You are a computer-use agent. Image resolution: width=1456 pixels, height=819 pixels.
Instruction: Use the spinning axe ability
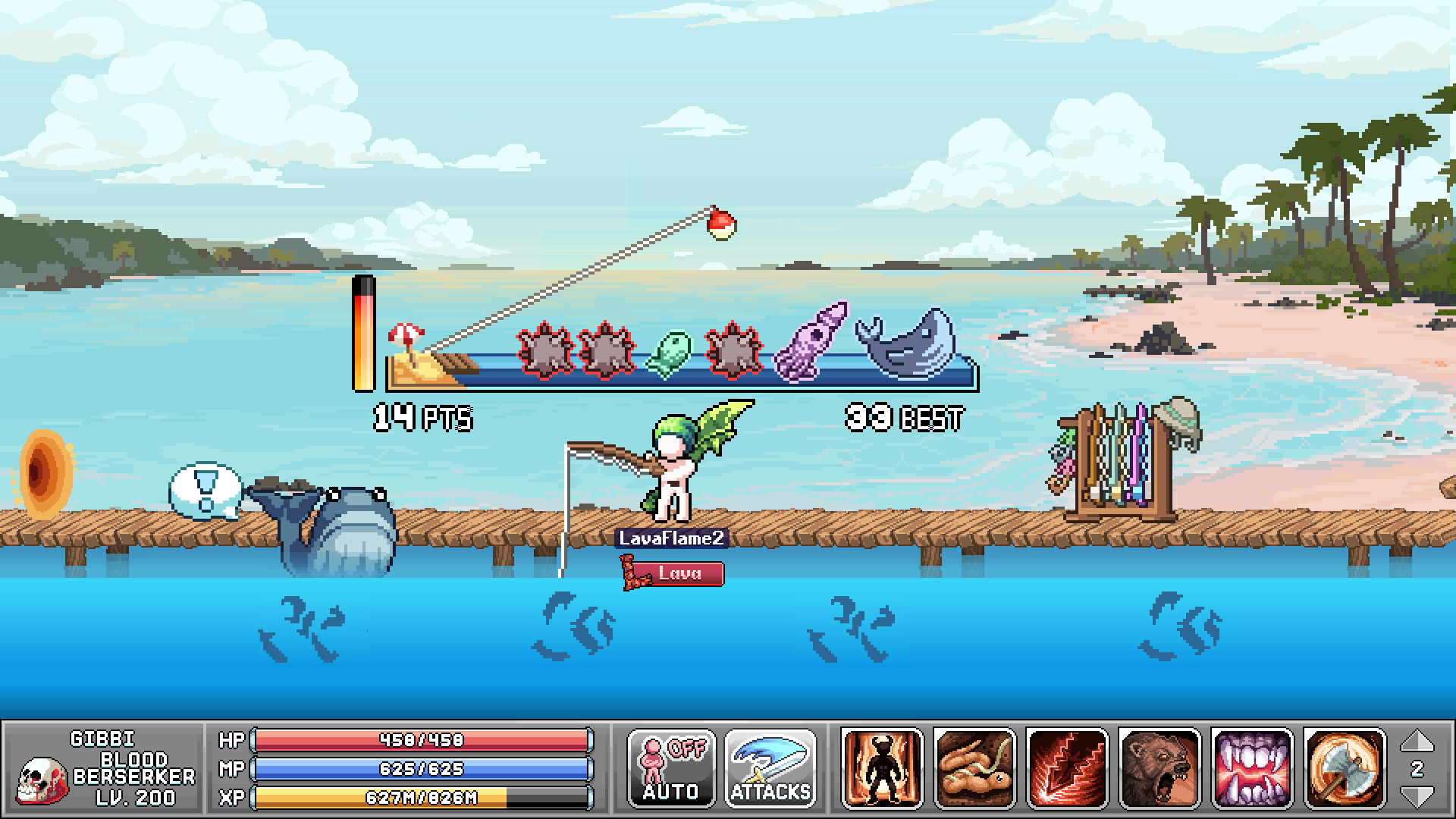coord(1345,769)
